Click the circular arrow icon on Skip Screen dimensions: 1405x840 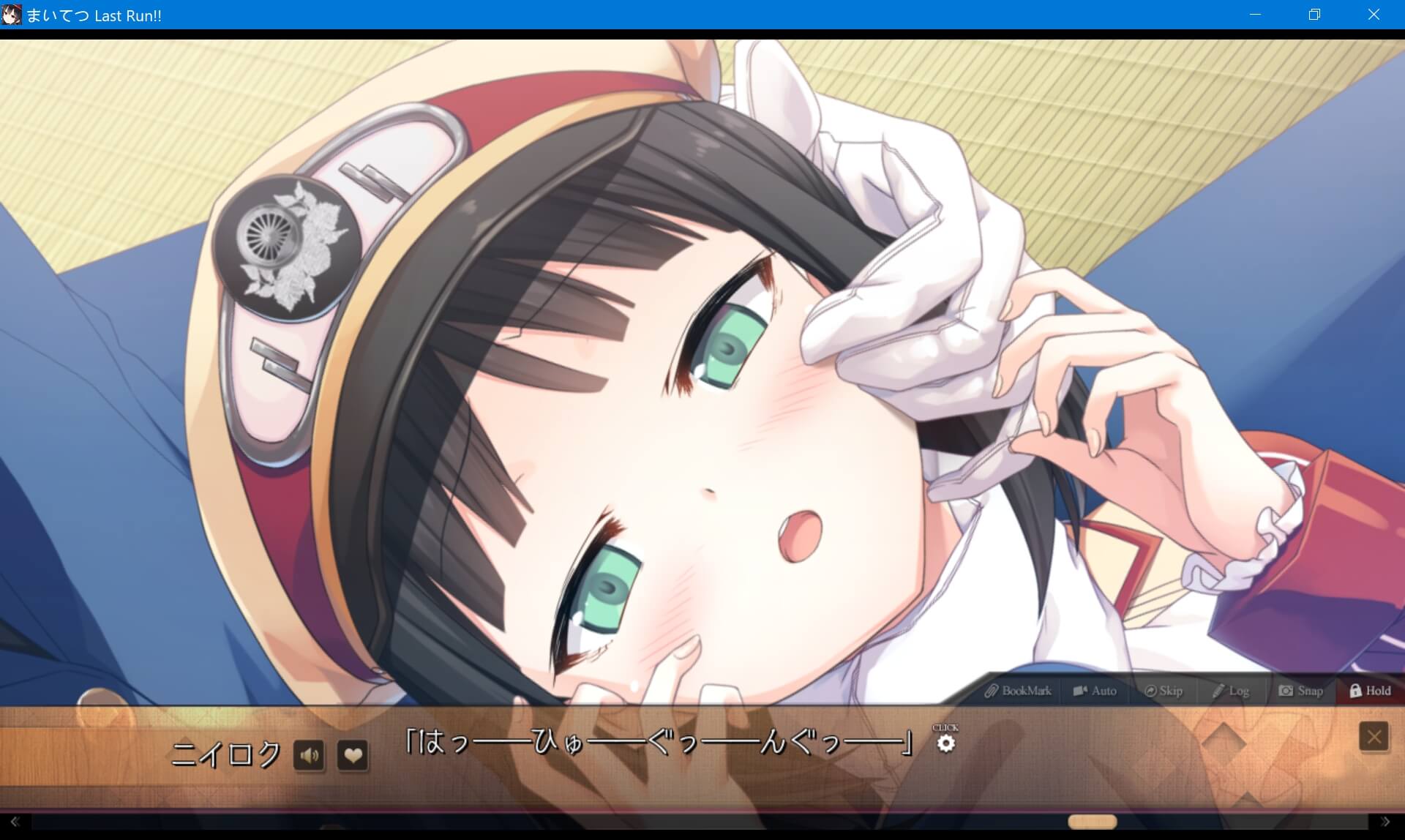click(x=1151, y=690)
